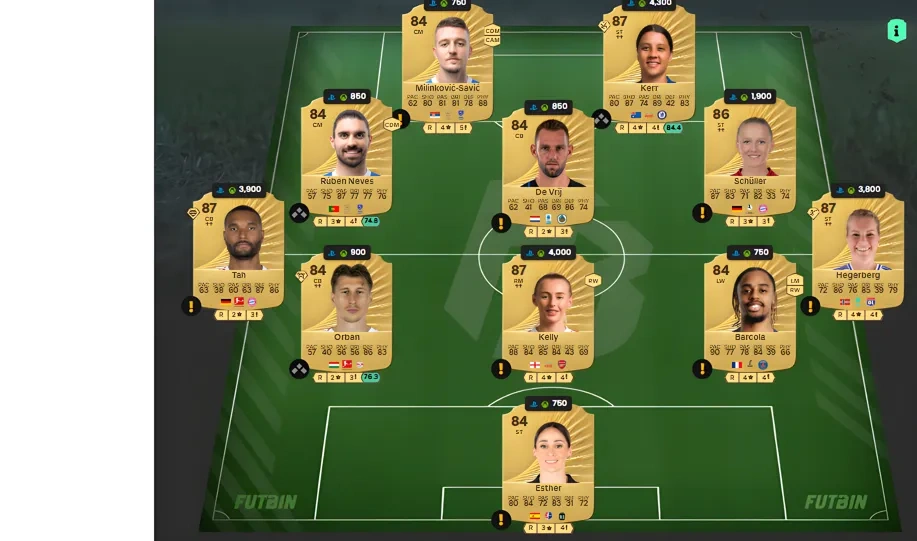This screenshot has height=541, width=917.
Task: Click the 3,900 price tag above Tah
Action: pyautogui.click(x=240, y=189)
